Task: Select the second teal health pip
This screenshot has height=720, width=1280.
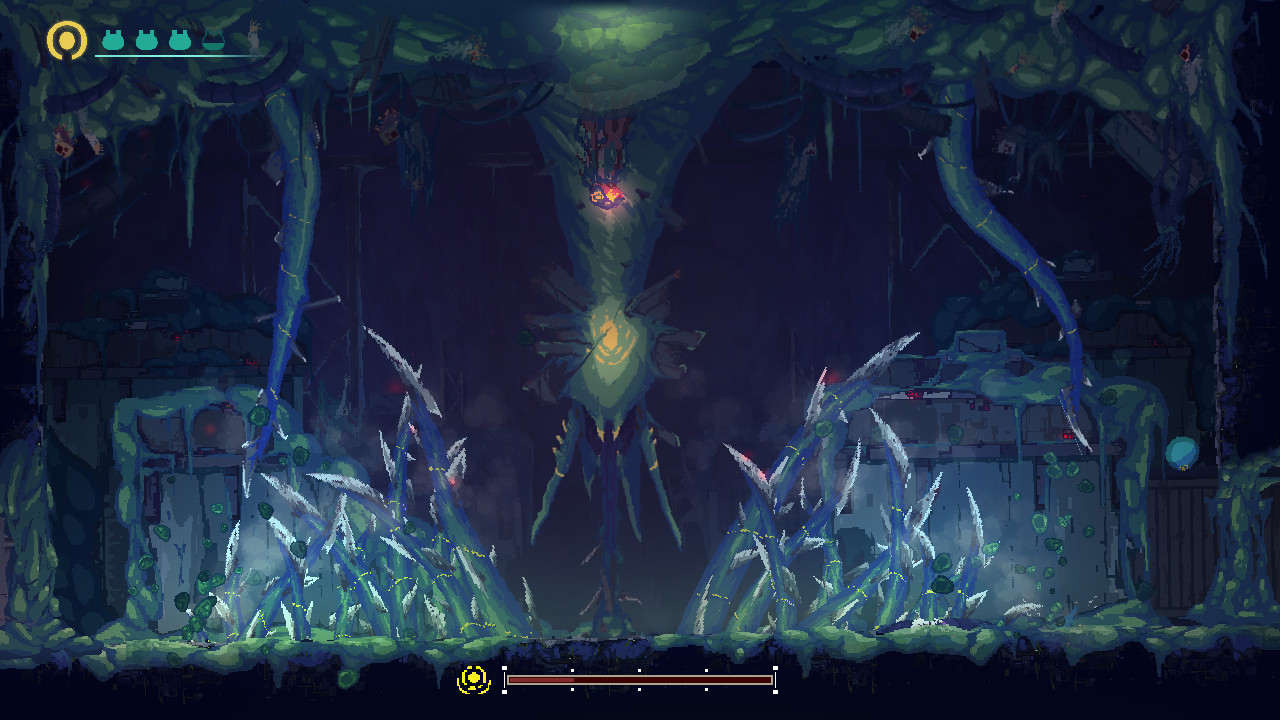Action: (145, 41)
